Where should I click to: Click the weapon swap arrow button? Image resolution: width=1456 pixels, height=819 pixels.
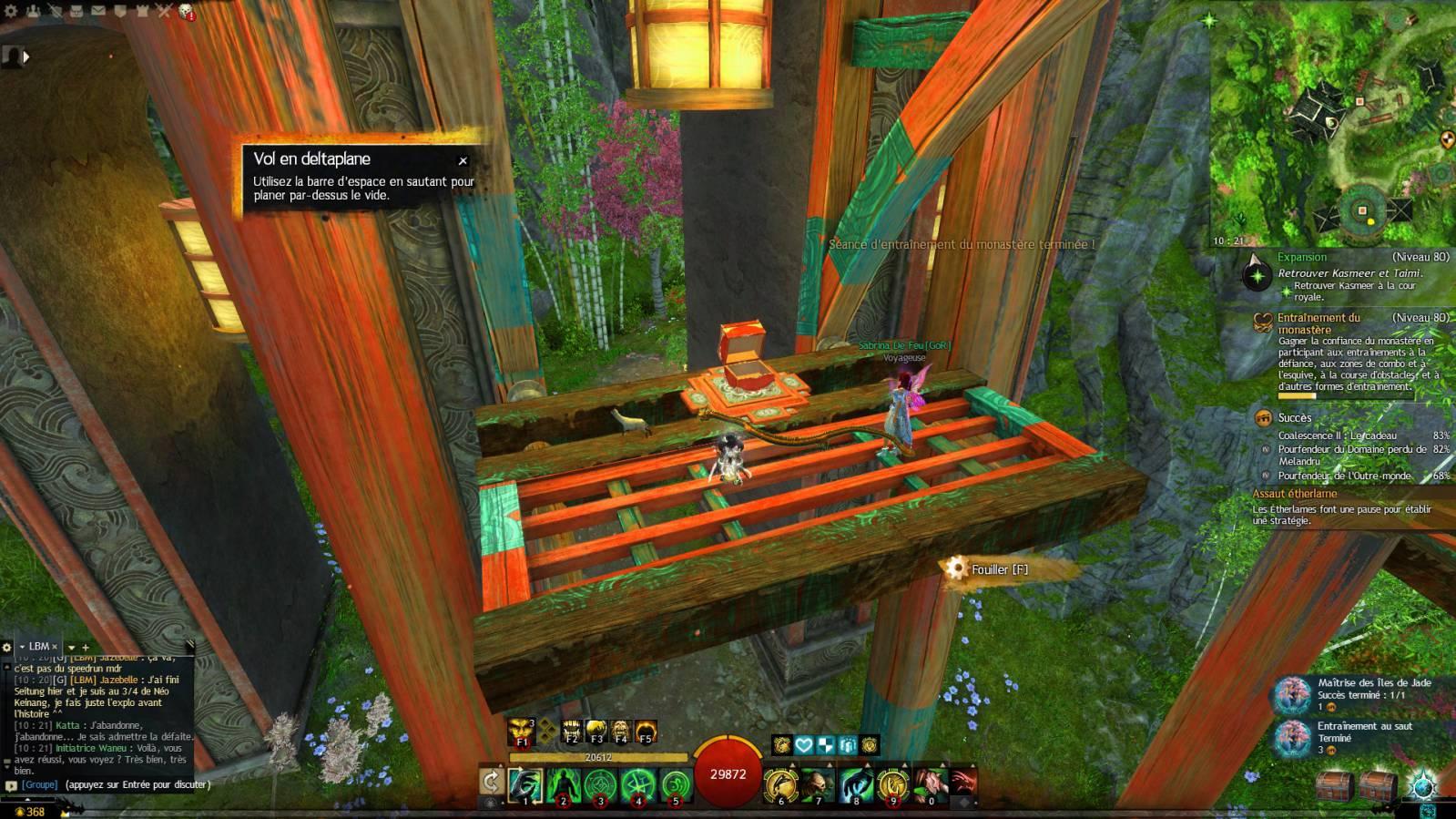pyautogui.click(x=491, y=781)
